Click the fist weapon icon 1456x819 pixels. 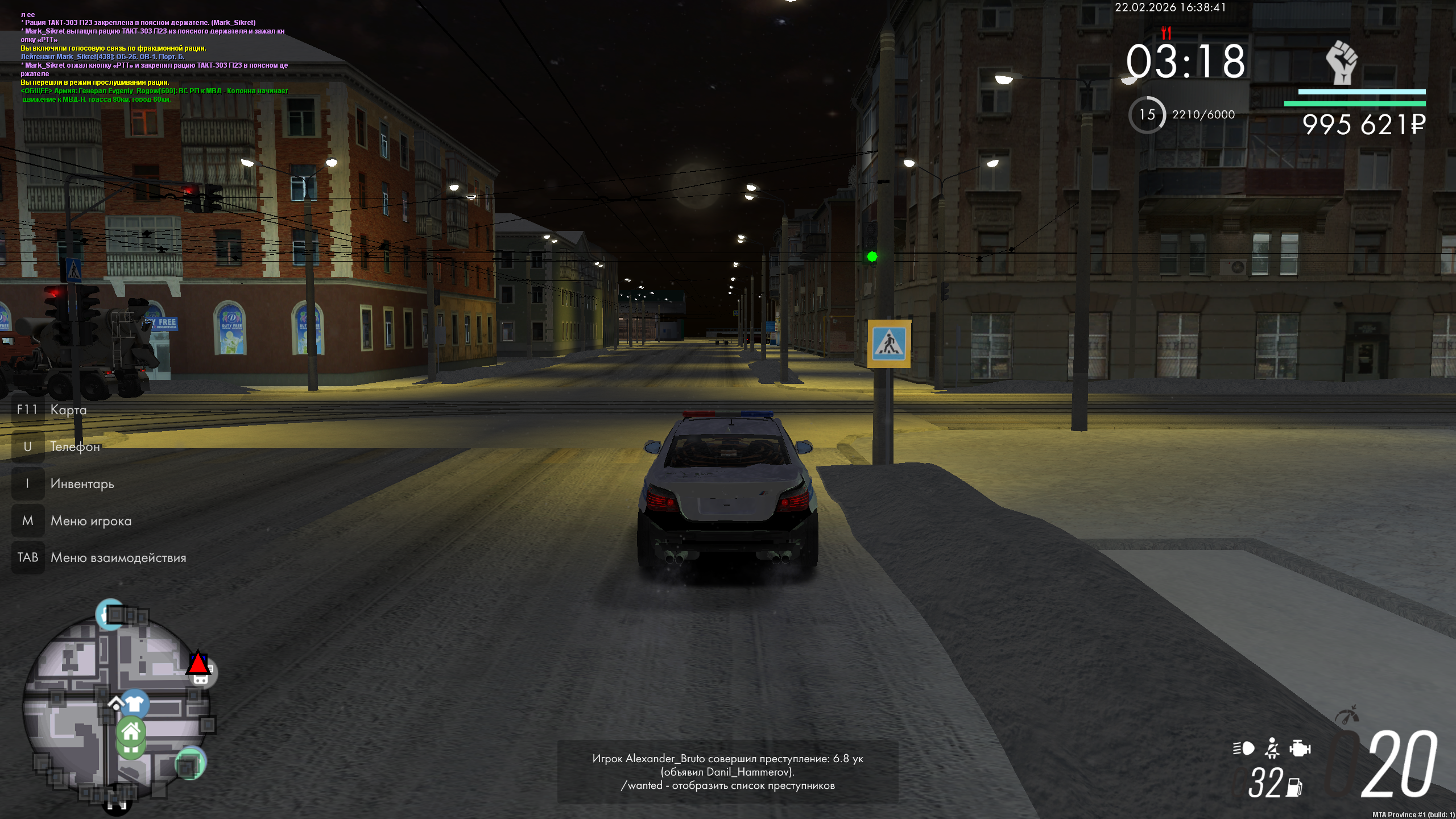coord(1342,63)
